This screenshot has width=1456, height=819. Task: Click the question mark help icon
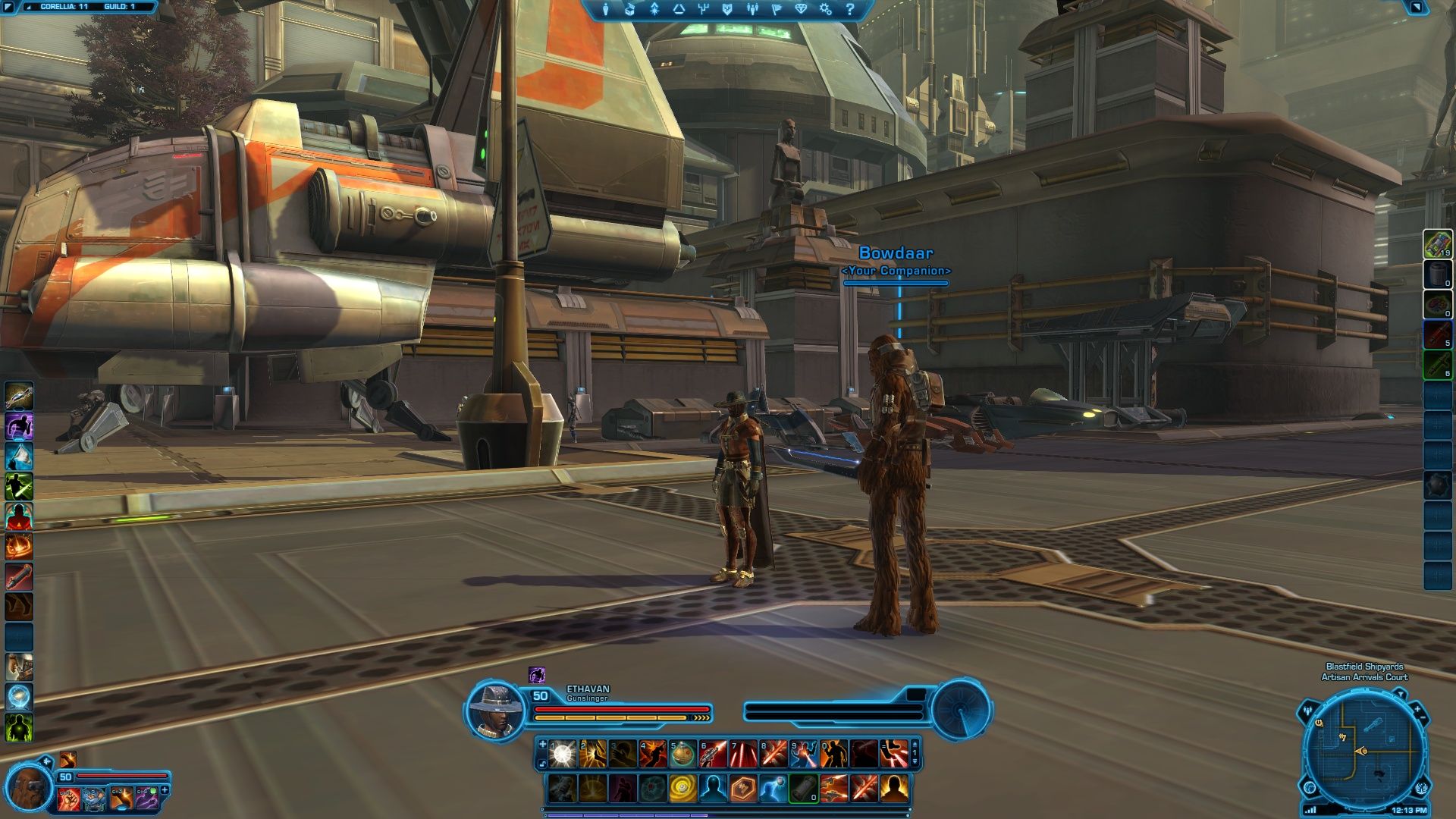(850, 9)
